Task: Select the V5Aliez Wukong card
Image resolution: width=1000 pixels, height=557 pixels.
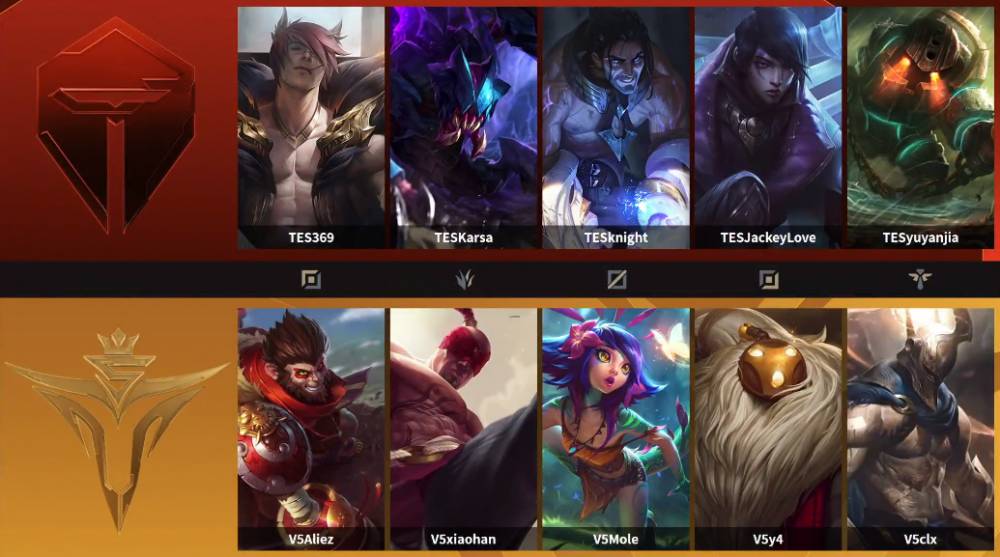Action: [x=311, y=427]
